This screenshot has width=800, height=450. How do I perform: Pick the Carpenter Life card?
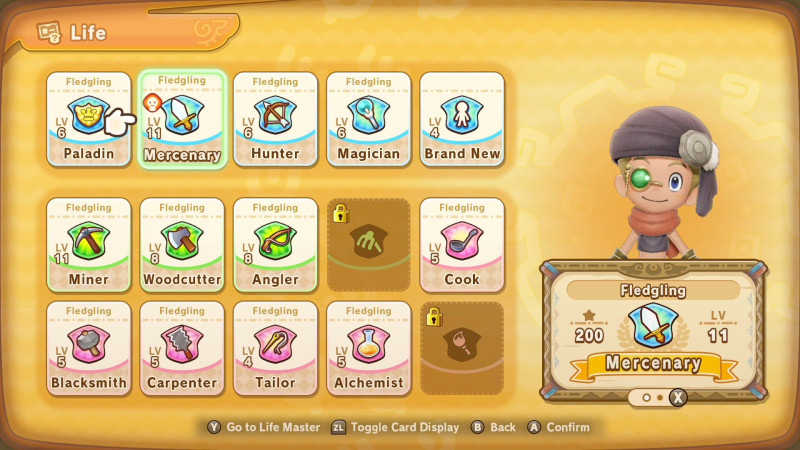point(182,347)
